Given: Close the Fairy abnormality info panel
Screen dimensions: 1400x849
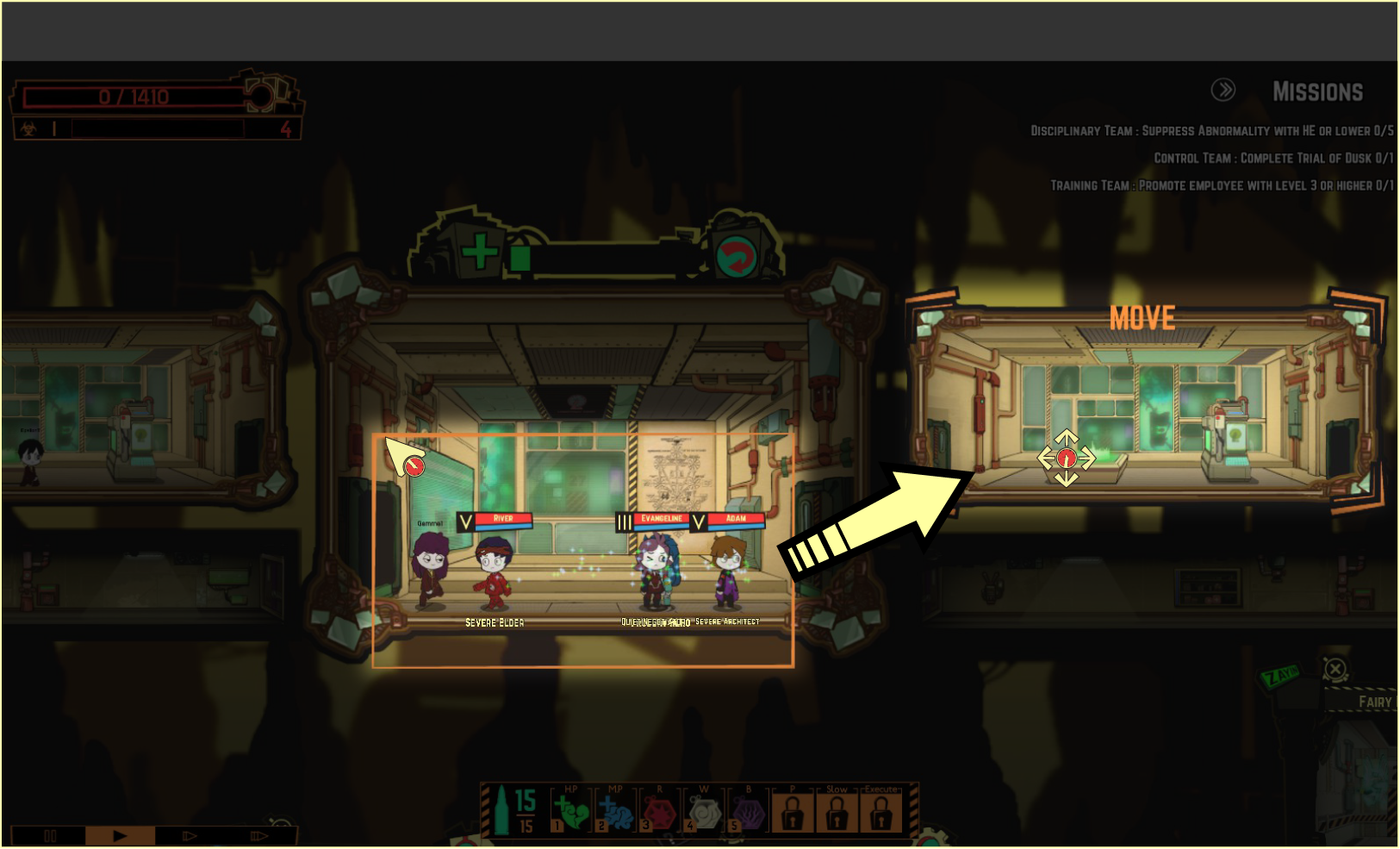Looking at the screenshot, I should point(1335,669).
